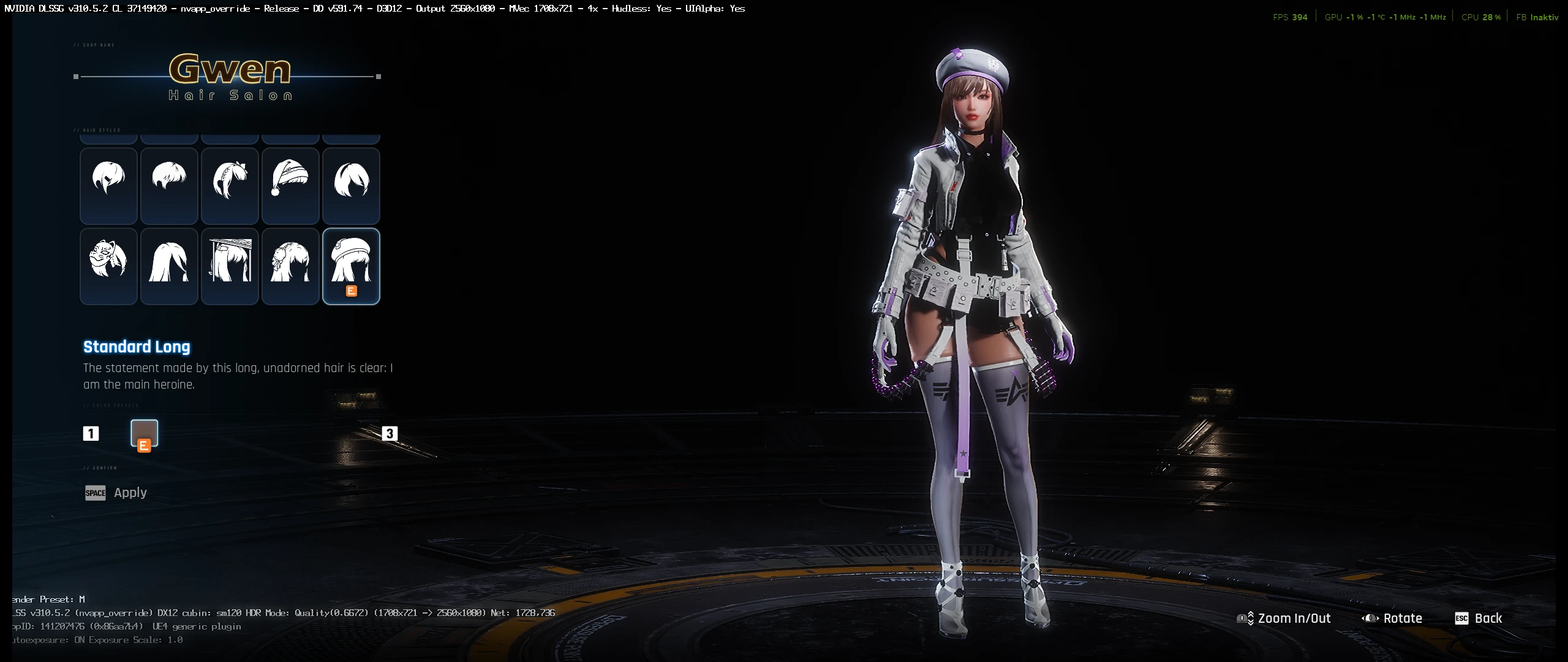Select the brown hair color preset swatch

tap(145, 433)
